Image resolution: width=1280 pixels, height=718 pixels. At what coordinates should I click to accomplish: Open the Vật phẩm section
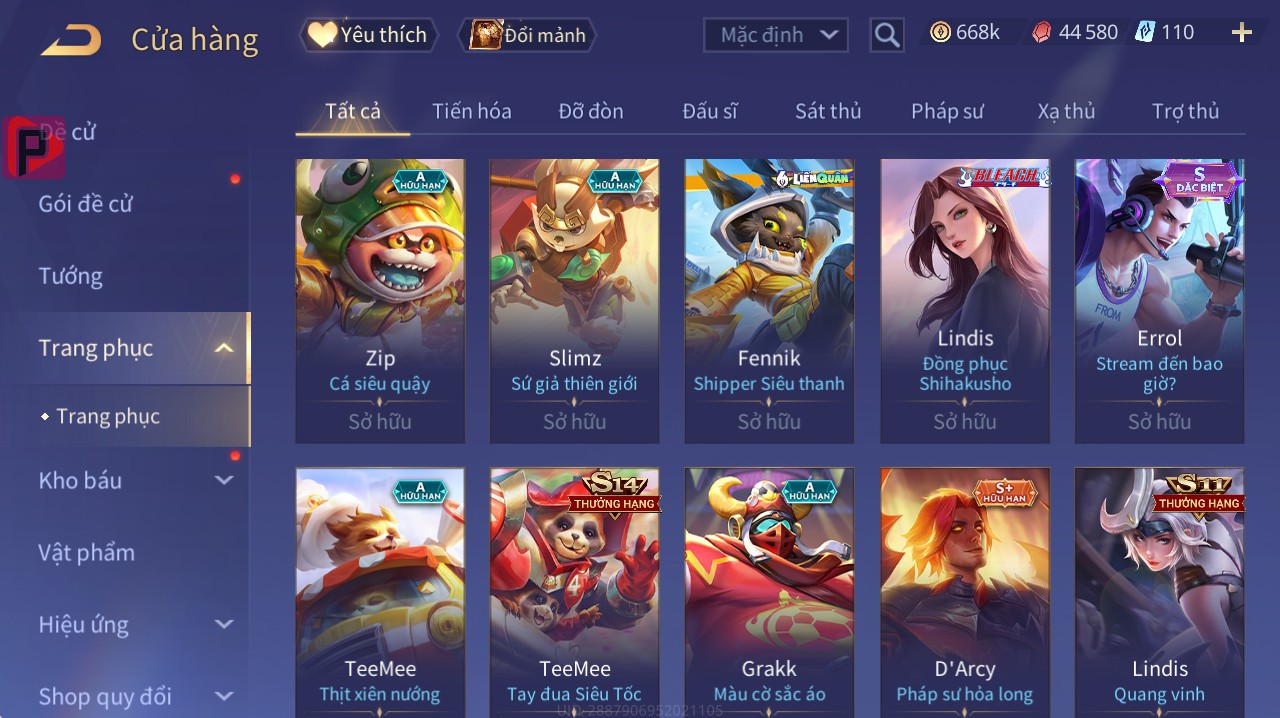pos(86,552)
